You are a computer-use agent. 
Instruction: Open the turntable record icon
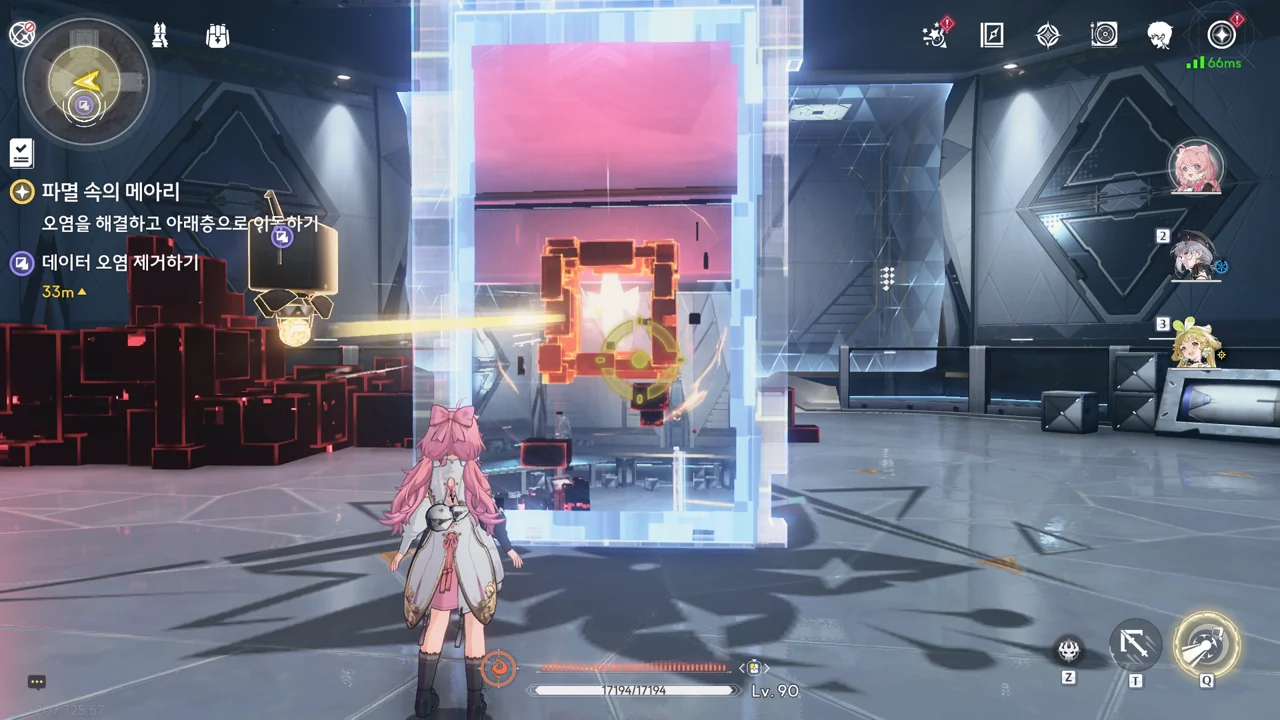(x=1104, y=36)
